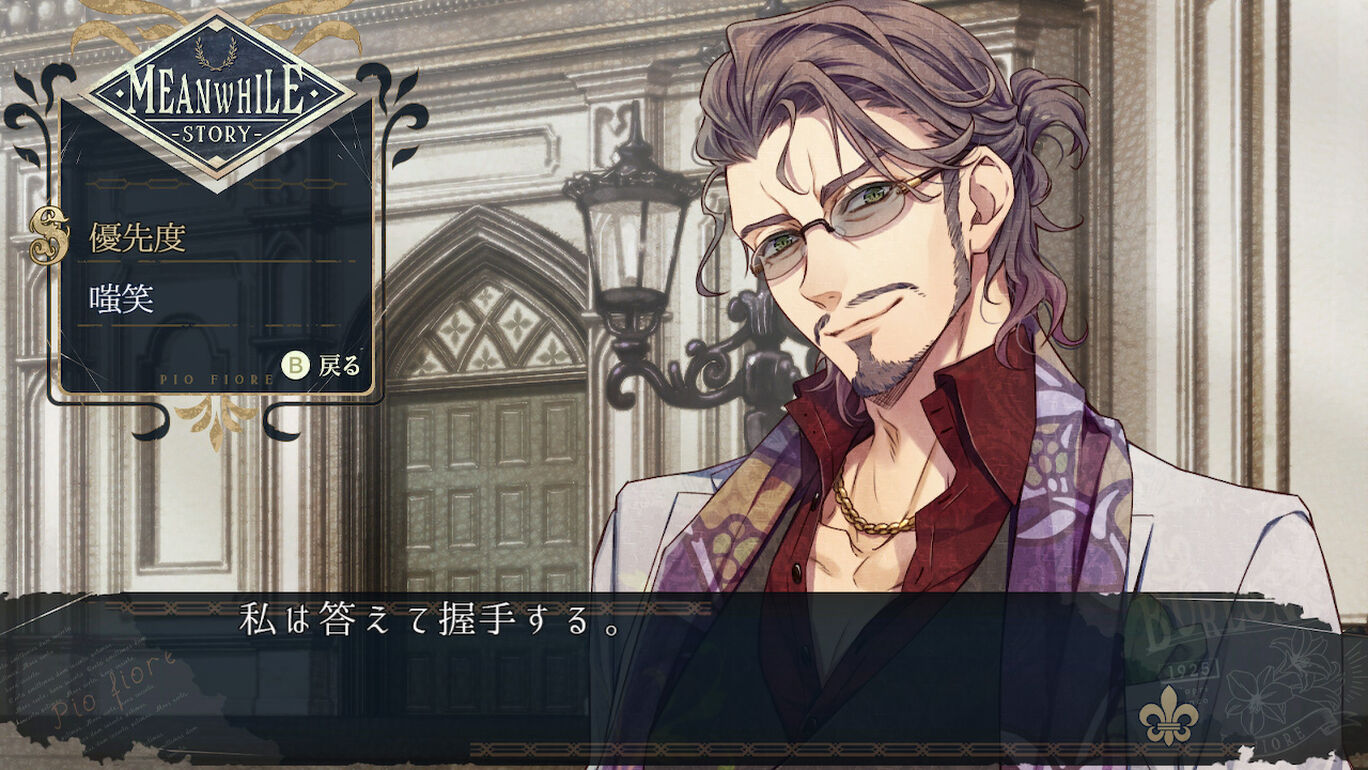Select the 優先度 story entry

point(138,239)
